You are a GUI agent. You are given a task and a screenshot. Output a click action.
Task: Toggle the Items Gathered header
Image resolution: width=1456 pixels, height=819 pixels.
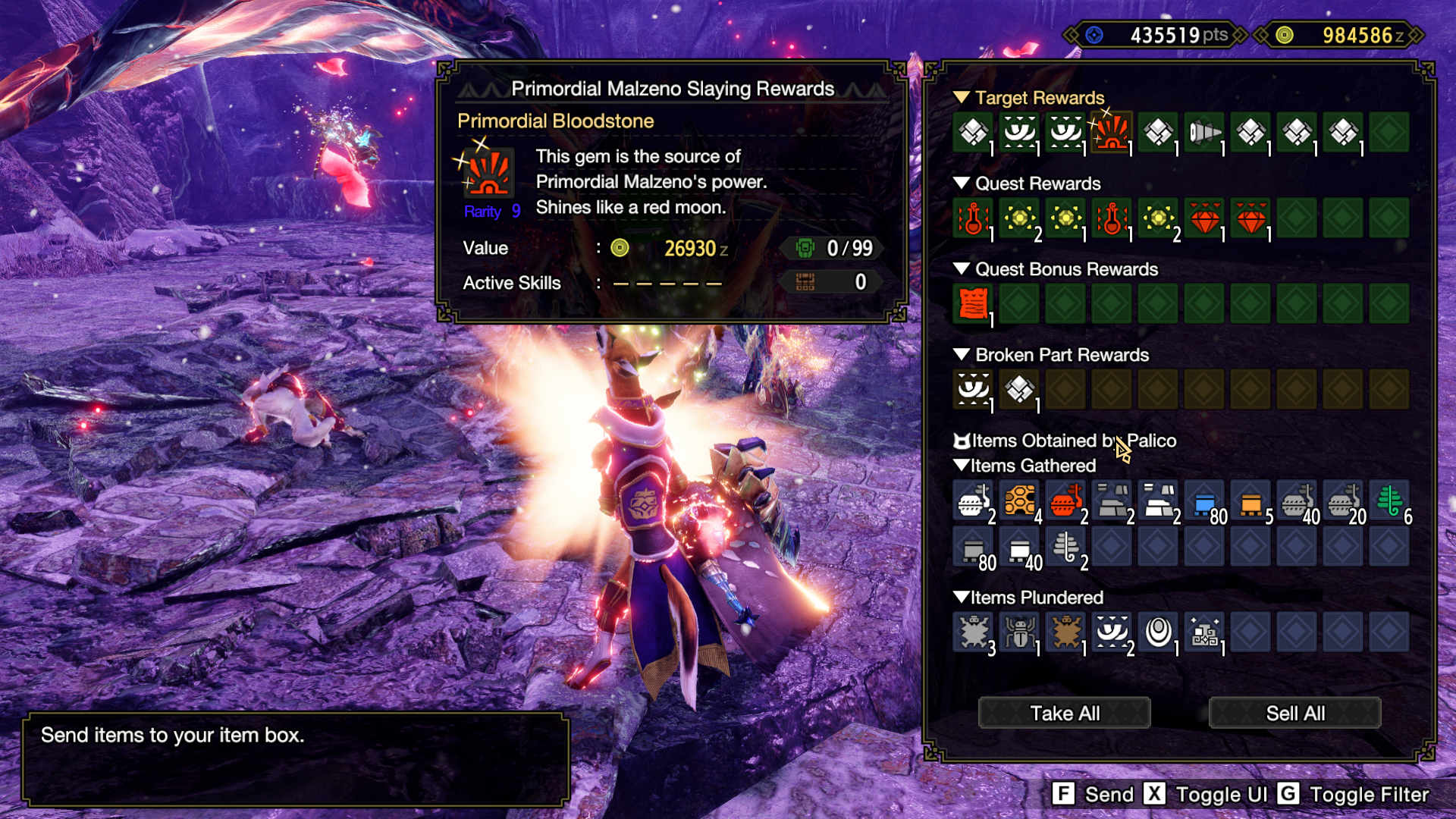[962, 466]
